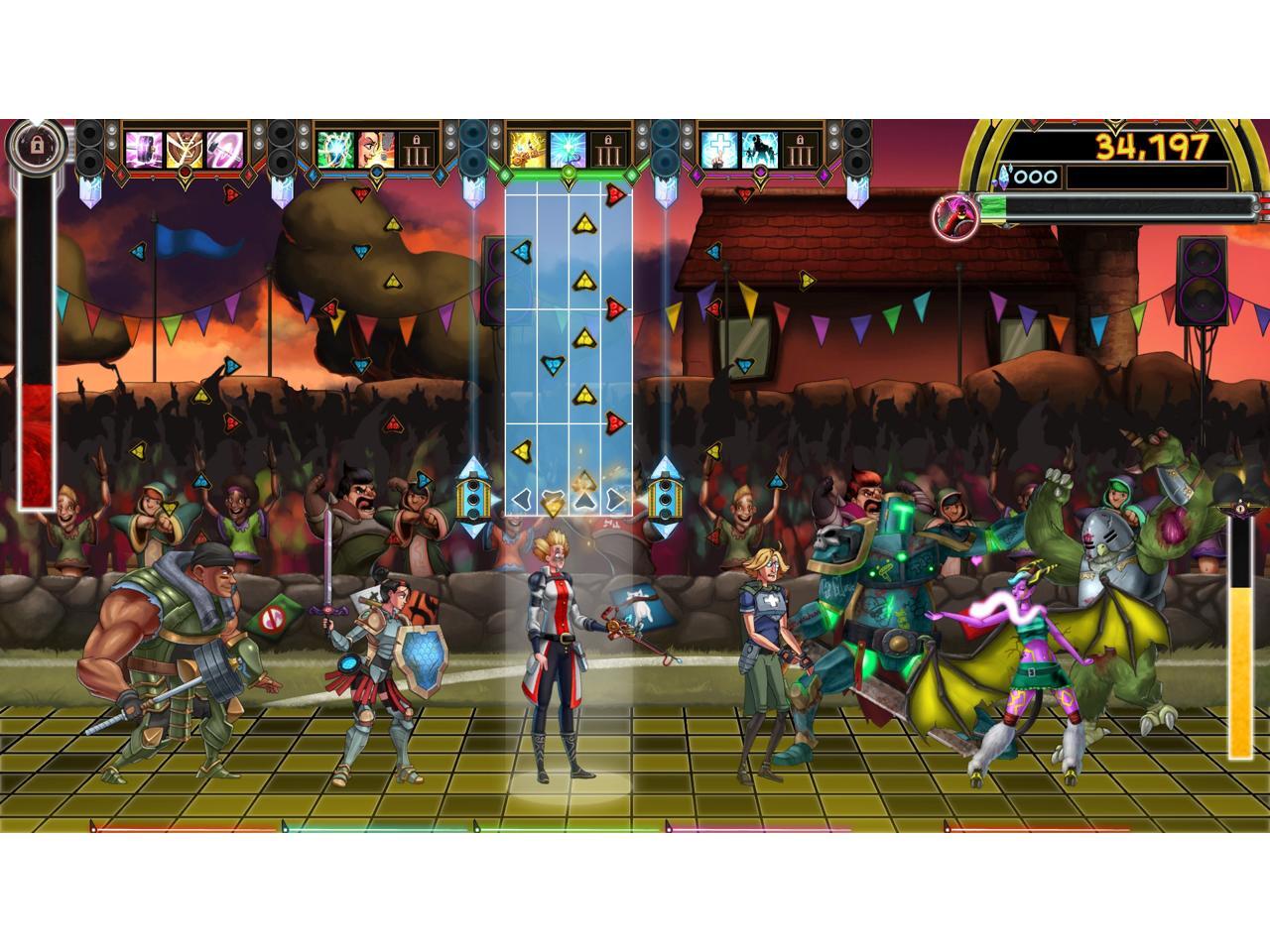1270x952 pixels.
Task: Activate the golden wand ability icon
Action: click(x=528, y=149)
